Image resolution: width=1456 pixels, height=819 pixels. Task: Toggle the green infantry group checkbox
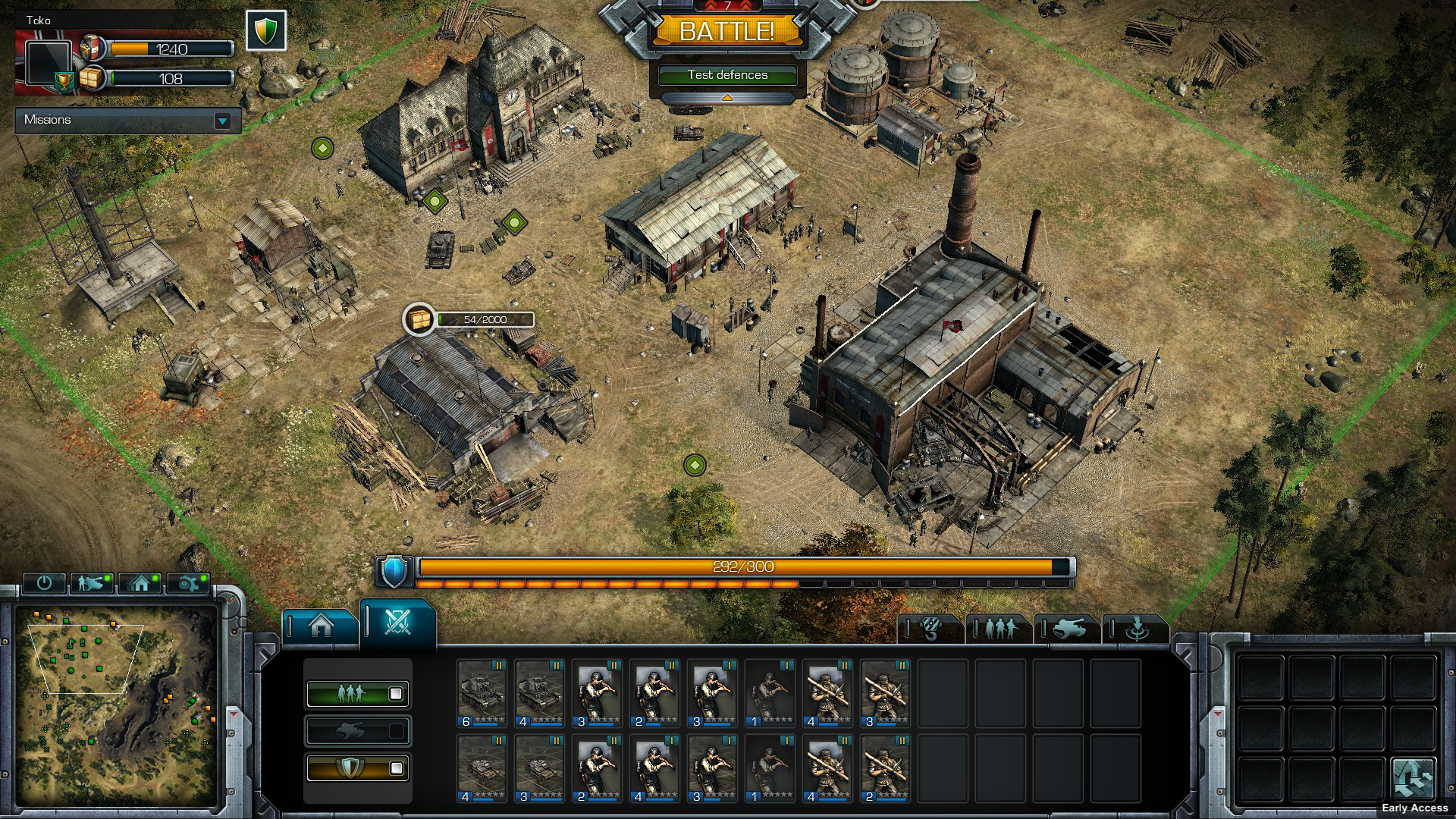pos(395,694)
